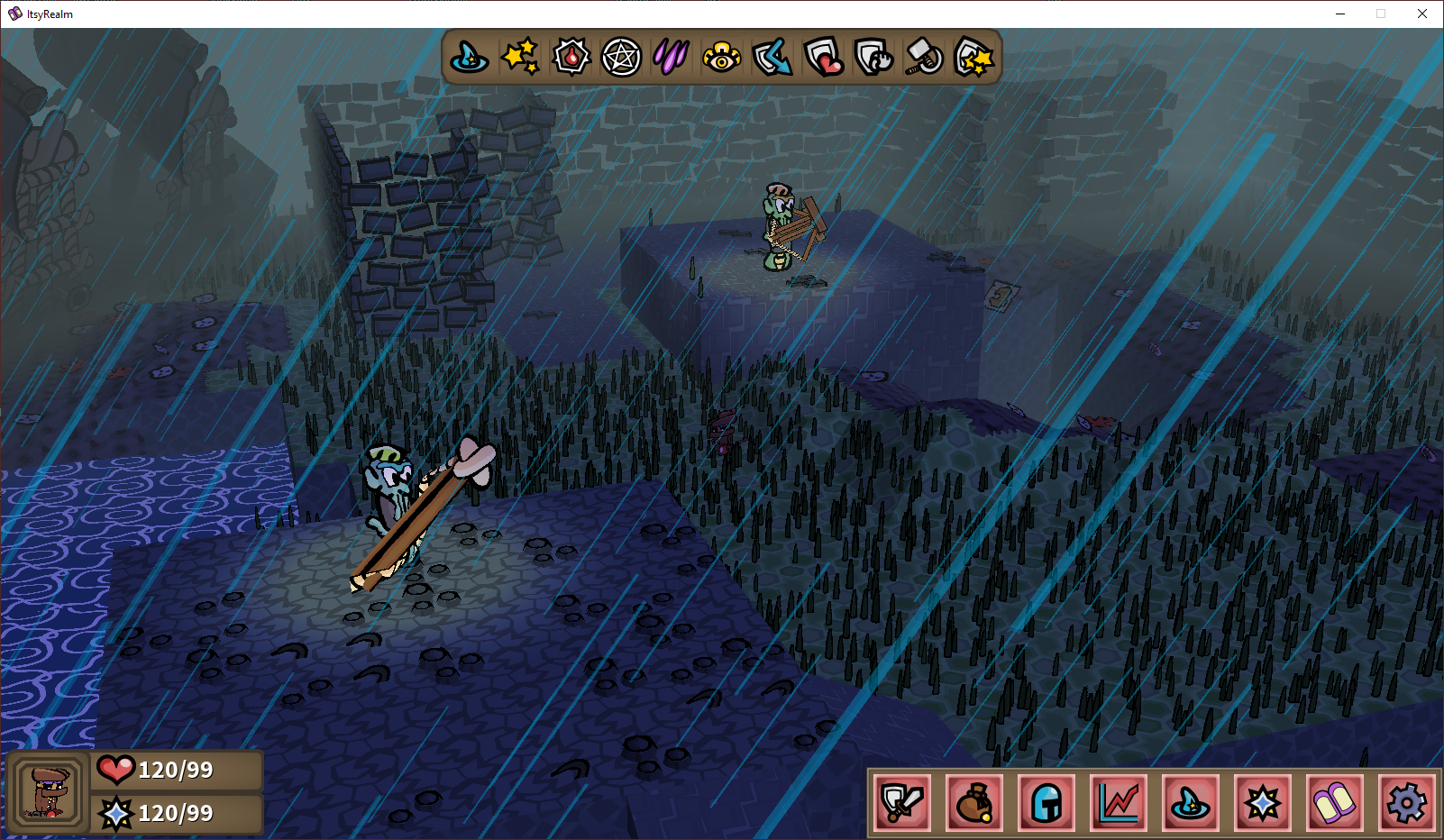Activate the shield with blue arrow ability

coord(772,58)
